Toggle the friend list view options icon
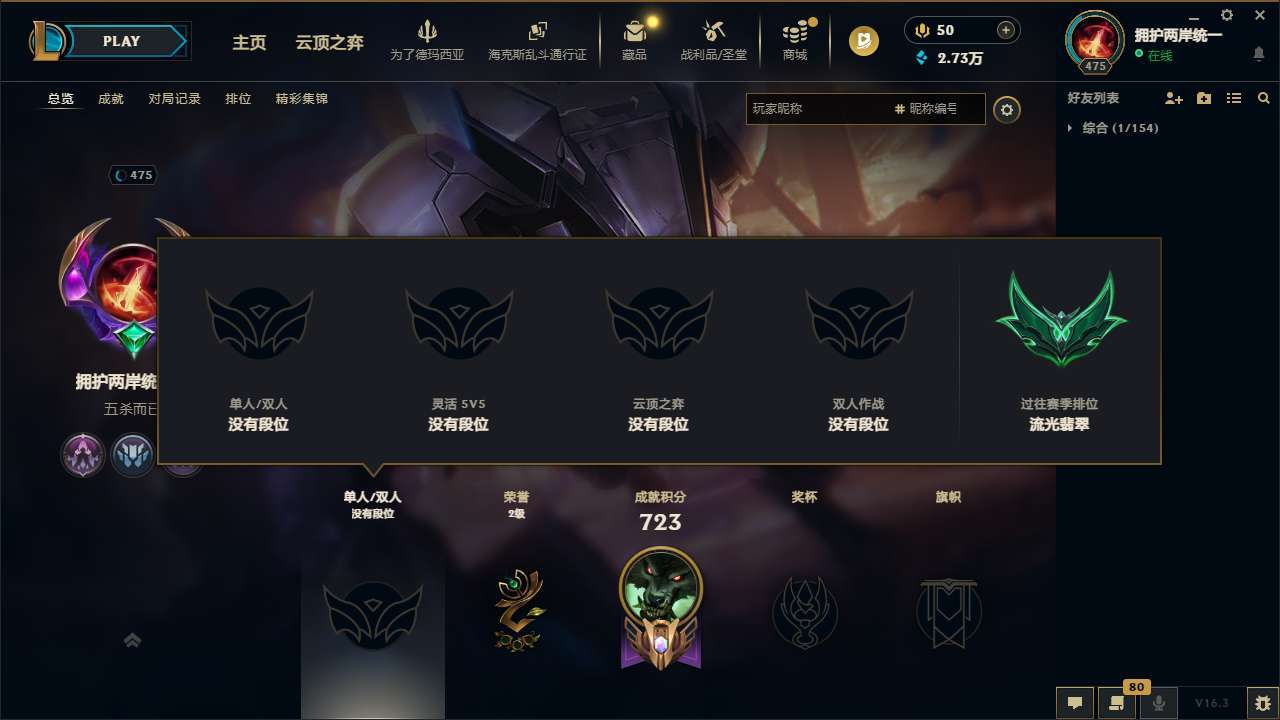The image size is (1280, 720). [x=1233, y=98]
